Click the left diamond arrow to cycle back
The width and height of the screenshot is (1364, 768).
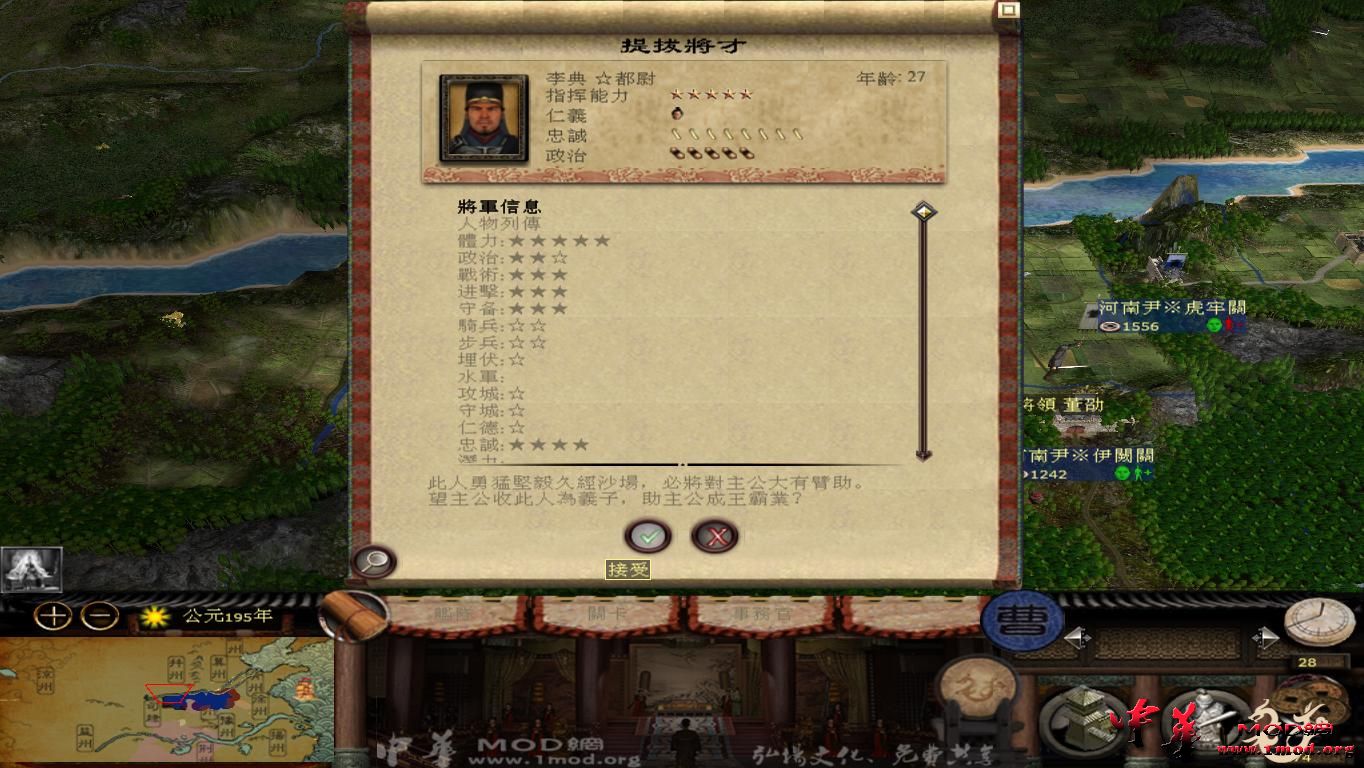click(x=1080, y=637)
